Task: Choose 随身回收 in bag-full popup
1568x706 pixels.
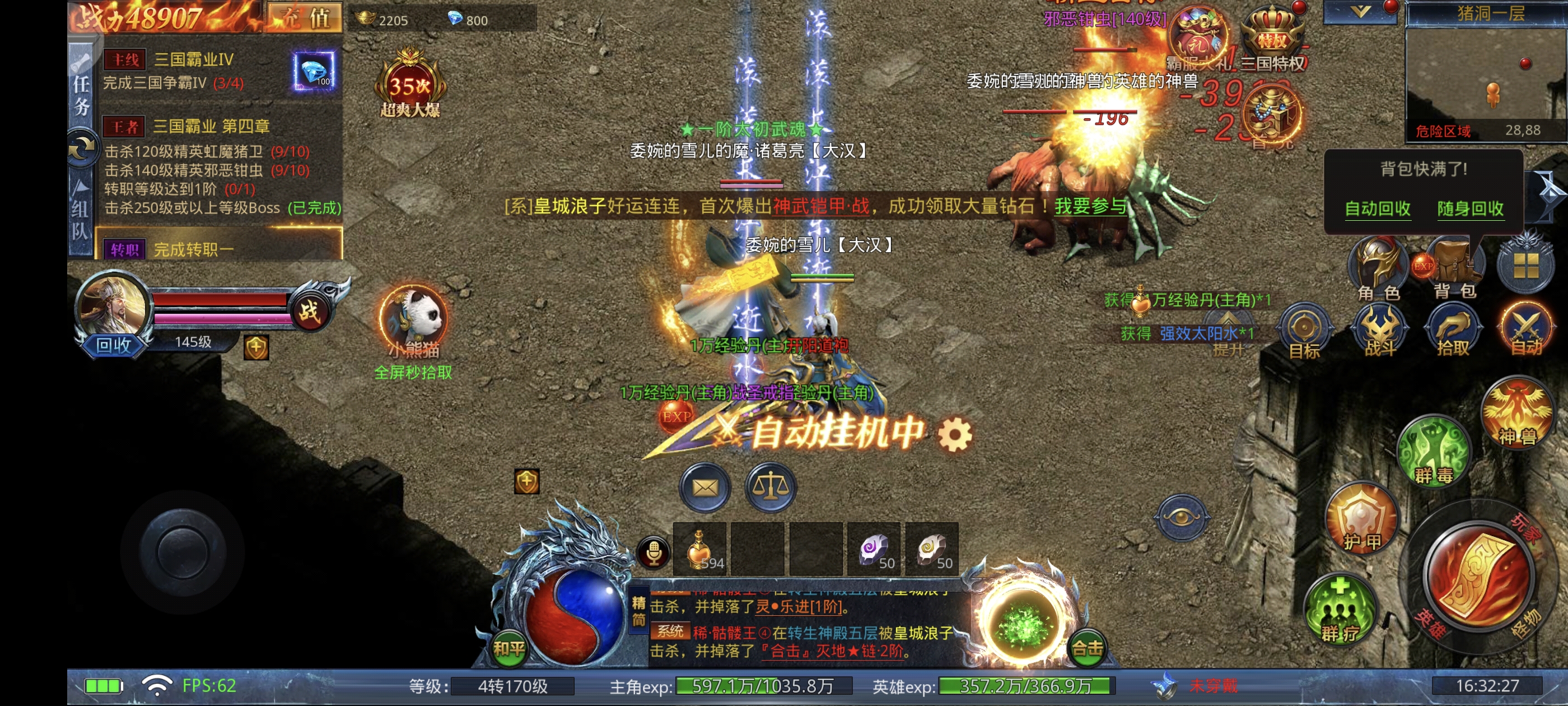Action: 1469,208
